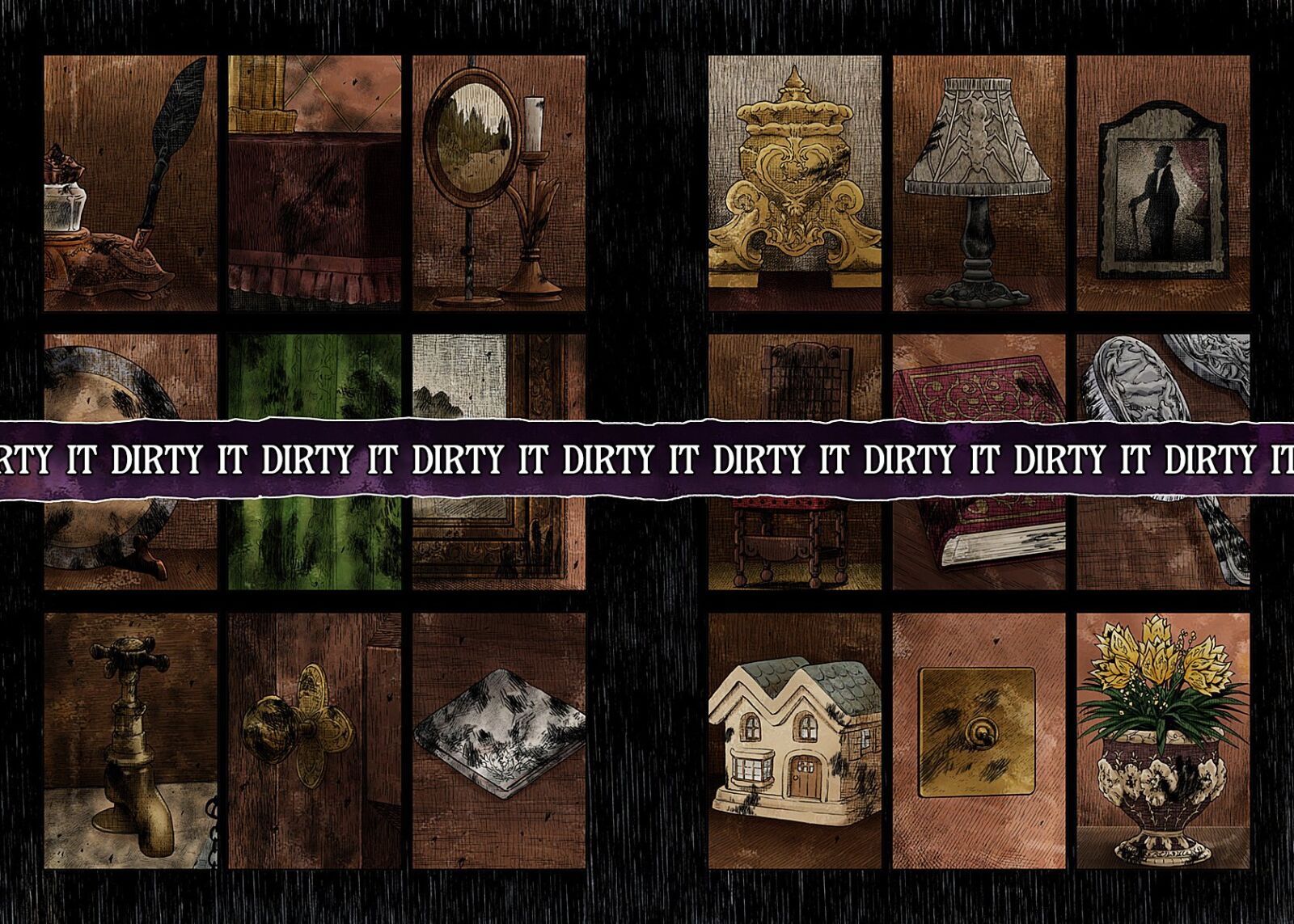The image size is (1294, 924).
Task: Choose the framed silhouette portrait tile
Action: pyautogui.click(x=1163, y=183)
